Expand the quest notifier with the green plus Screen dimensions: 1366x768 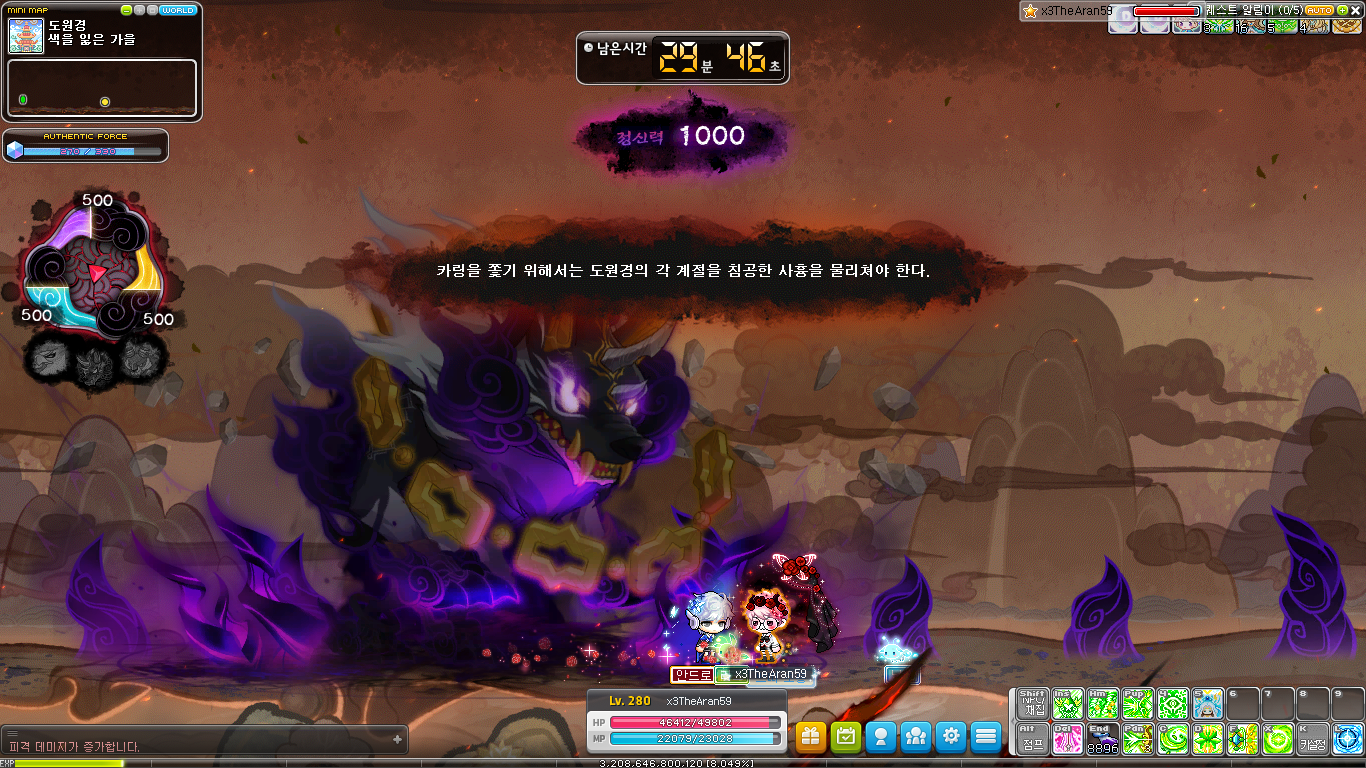pyautogui.click(x=1342, y=10)
